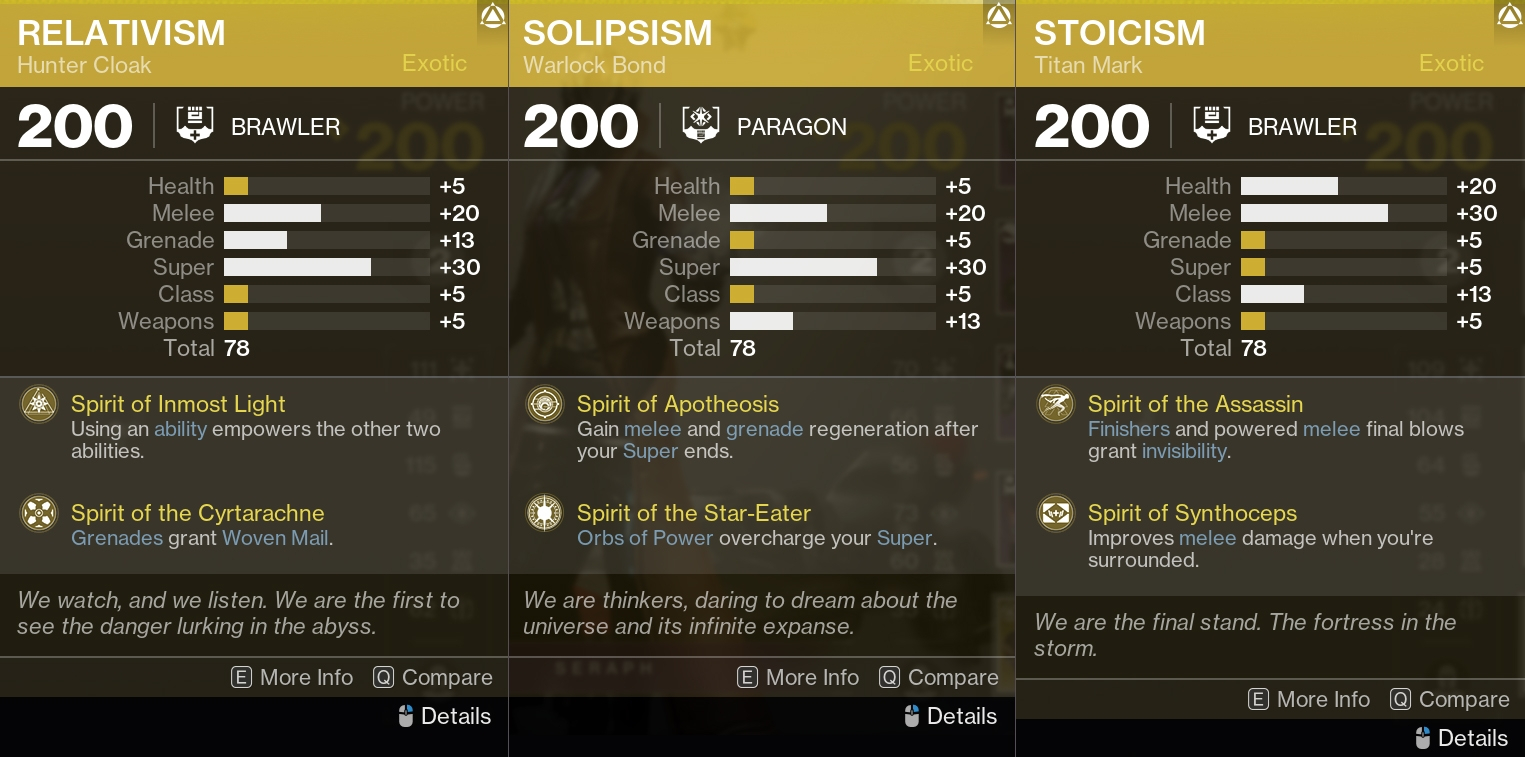This screenshot has width=1525, height=757.
Task: Click the Spirit of the Assassin perk icon
Action: click(x=1056, y=404)
